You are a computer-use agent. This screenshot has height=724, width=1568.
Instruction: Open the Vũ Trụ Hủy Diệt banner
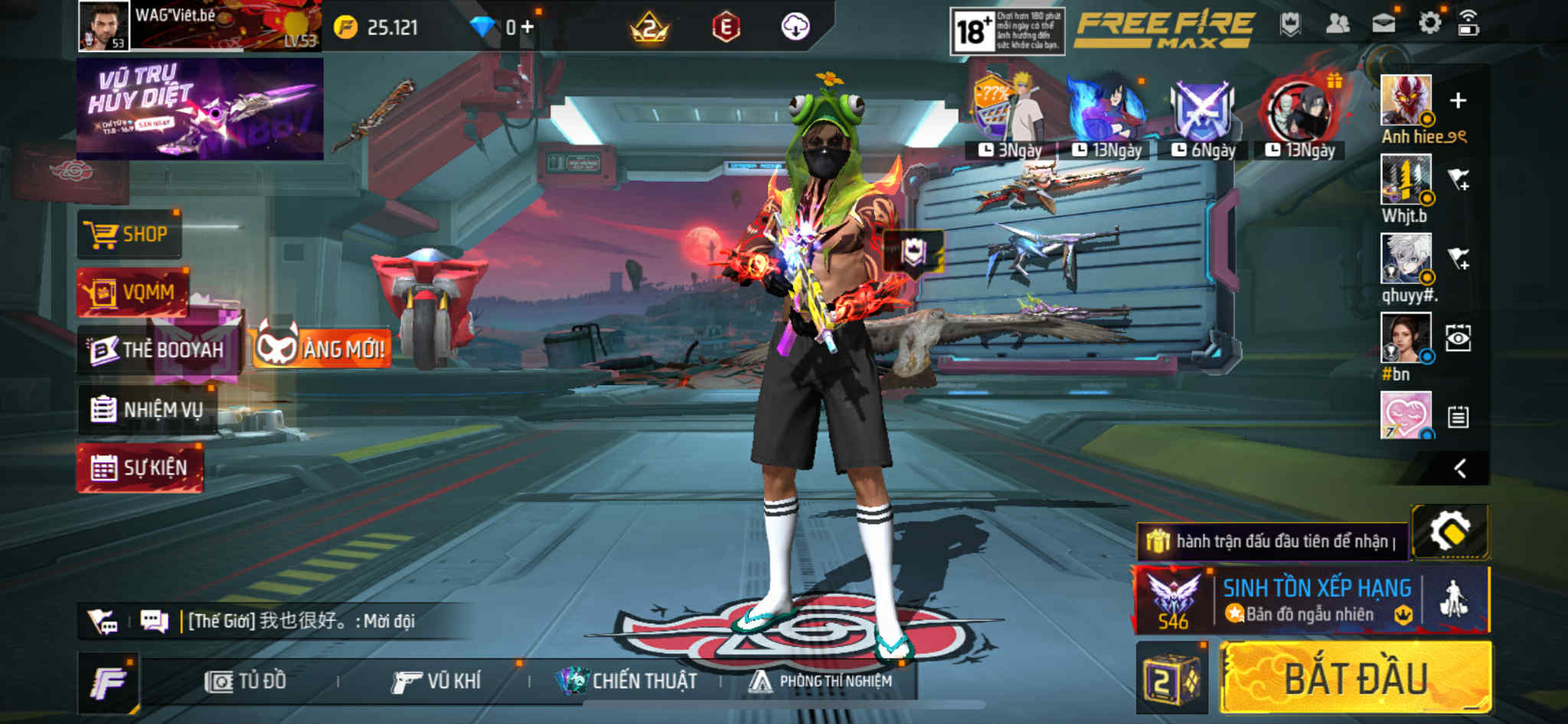(200, 109)
